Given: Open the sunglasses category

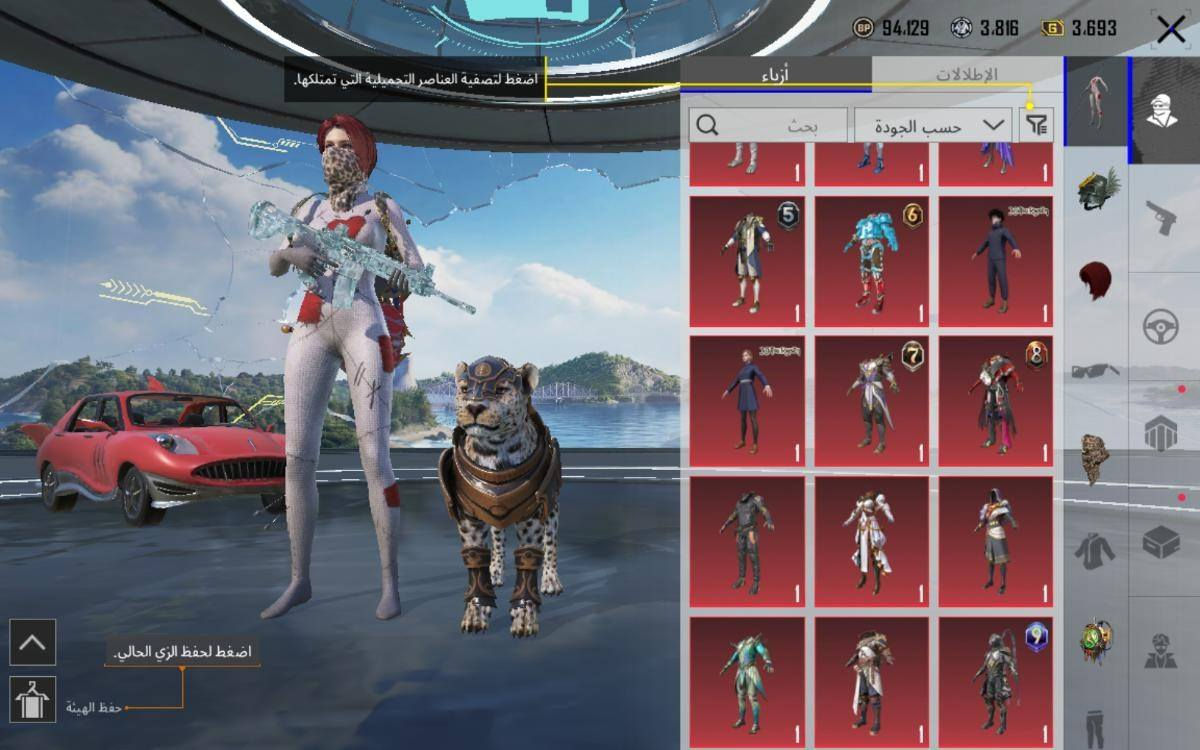Looking at the screenshot, I should point(1097,371).
